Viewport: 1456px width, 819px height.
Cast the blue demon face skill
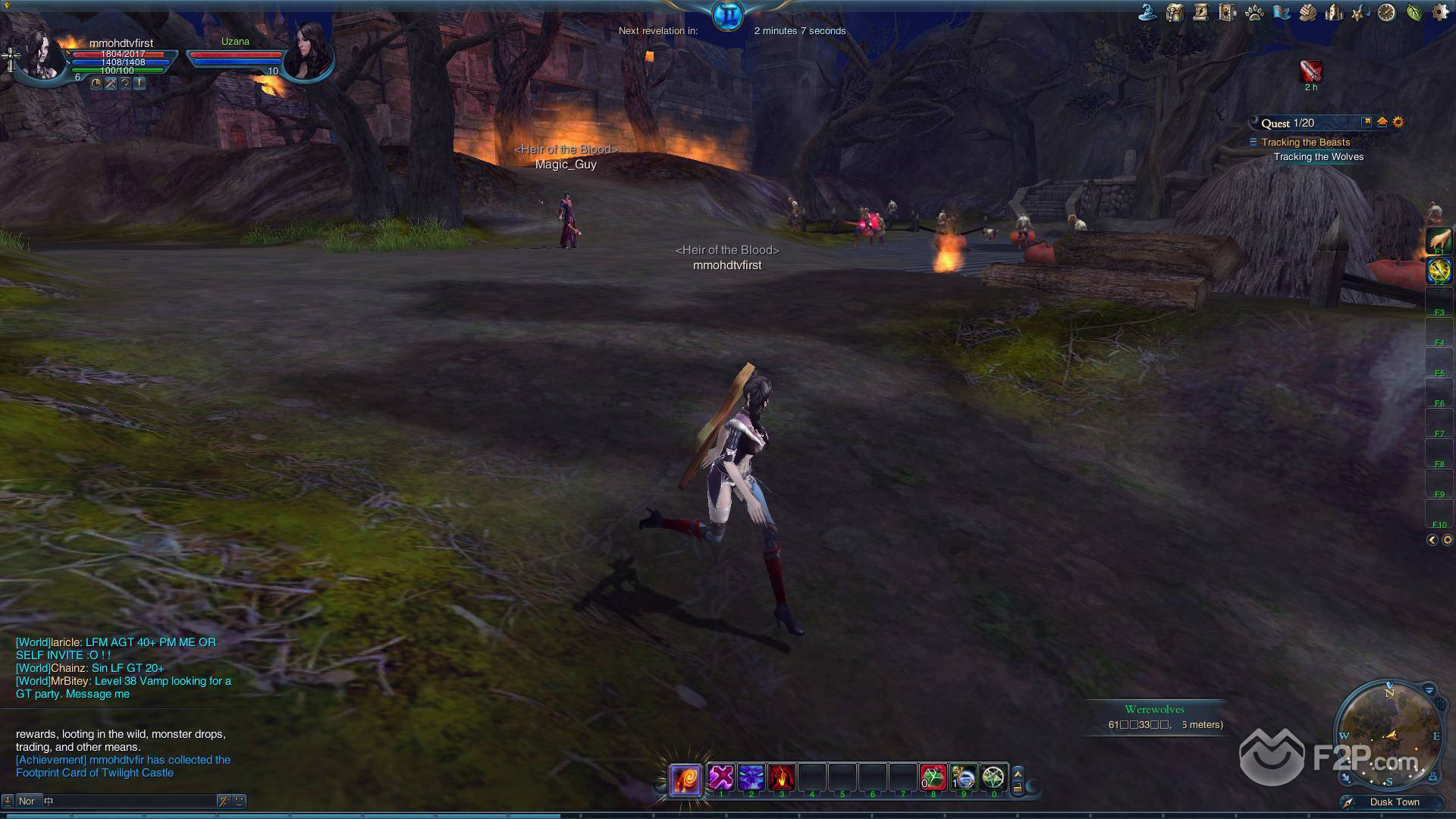coord(752,777)
